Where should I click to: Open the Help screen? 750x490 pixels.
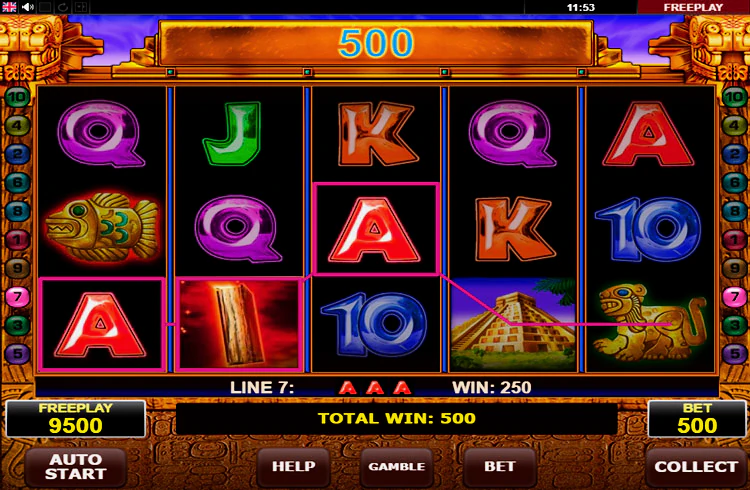(294, 467)
